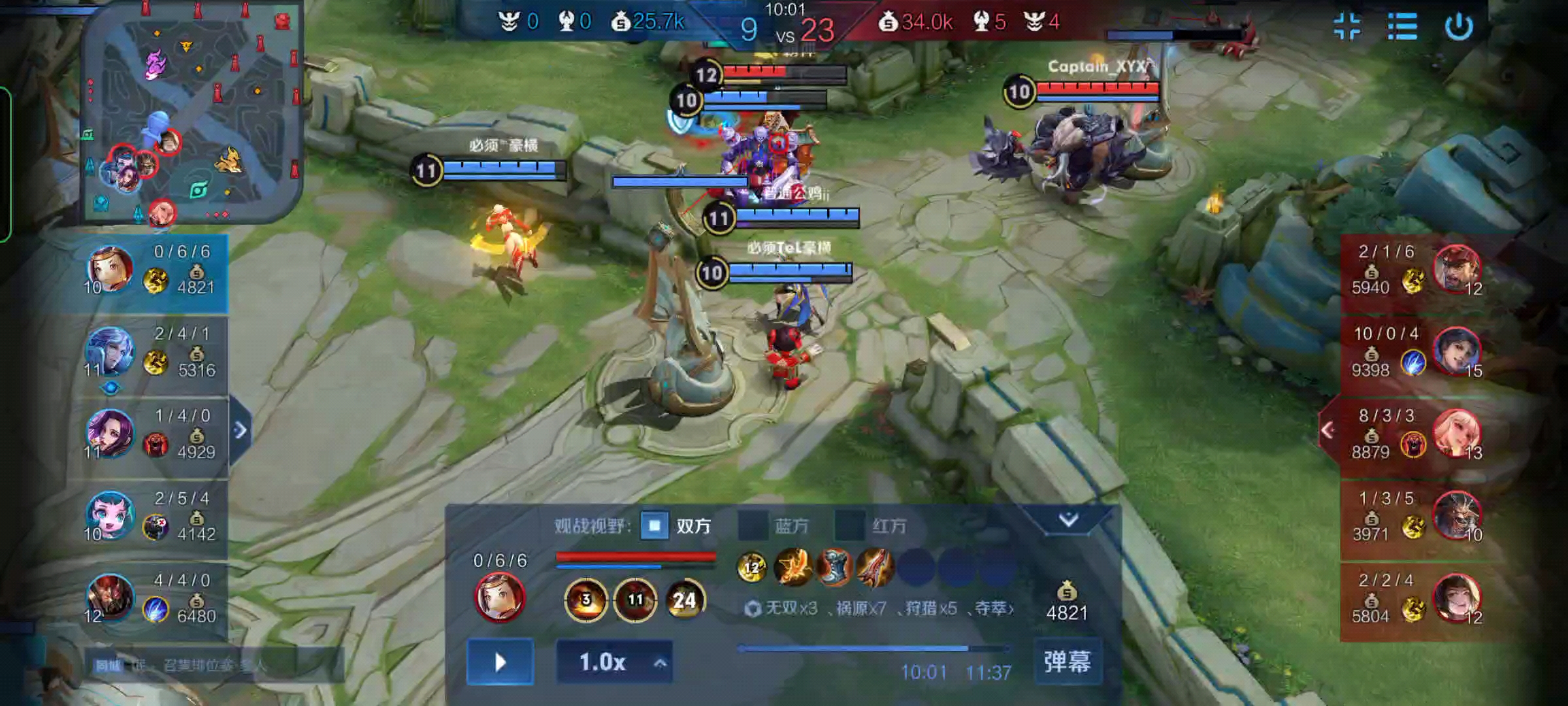Toggle the 弹幕 bullet comments button
Viewport: 1568px width, 706px height.
click(1068, 662)
